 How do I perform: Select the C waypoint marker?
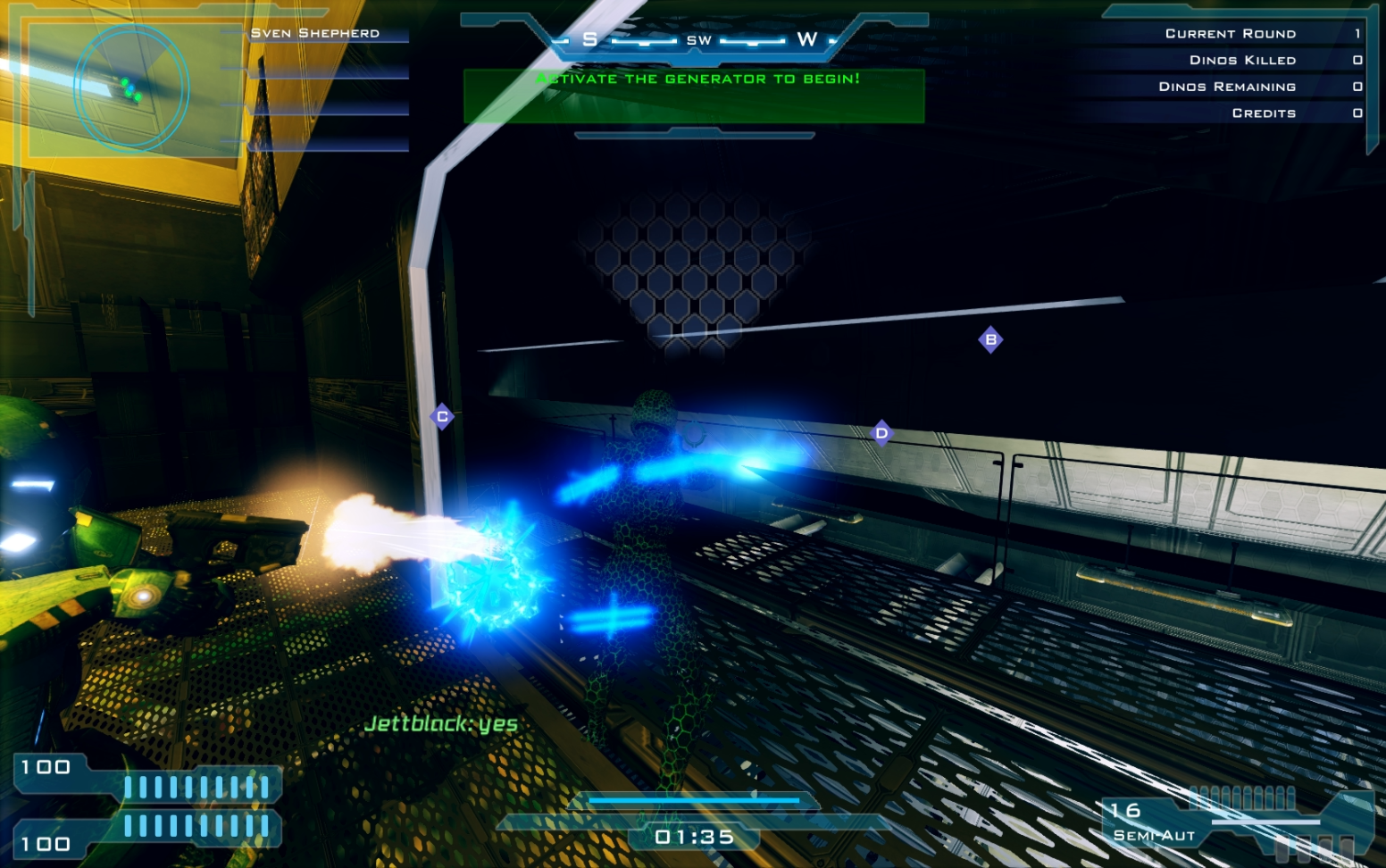point(442,416)
